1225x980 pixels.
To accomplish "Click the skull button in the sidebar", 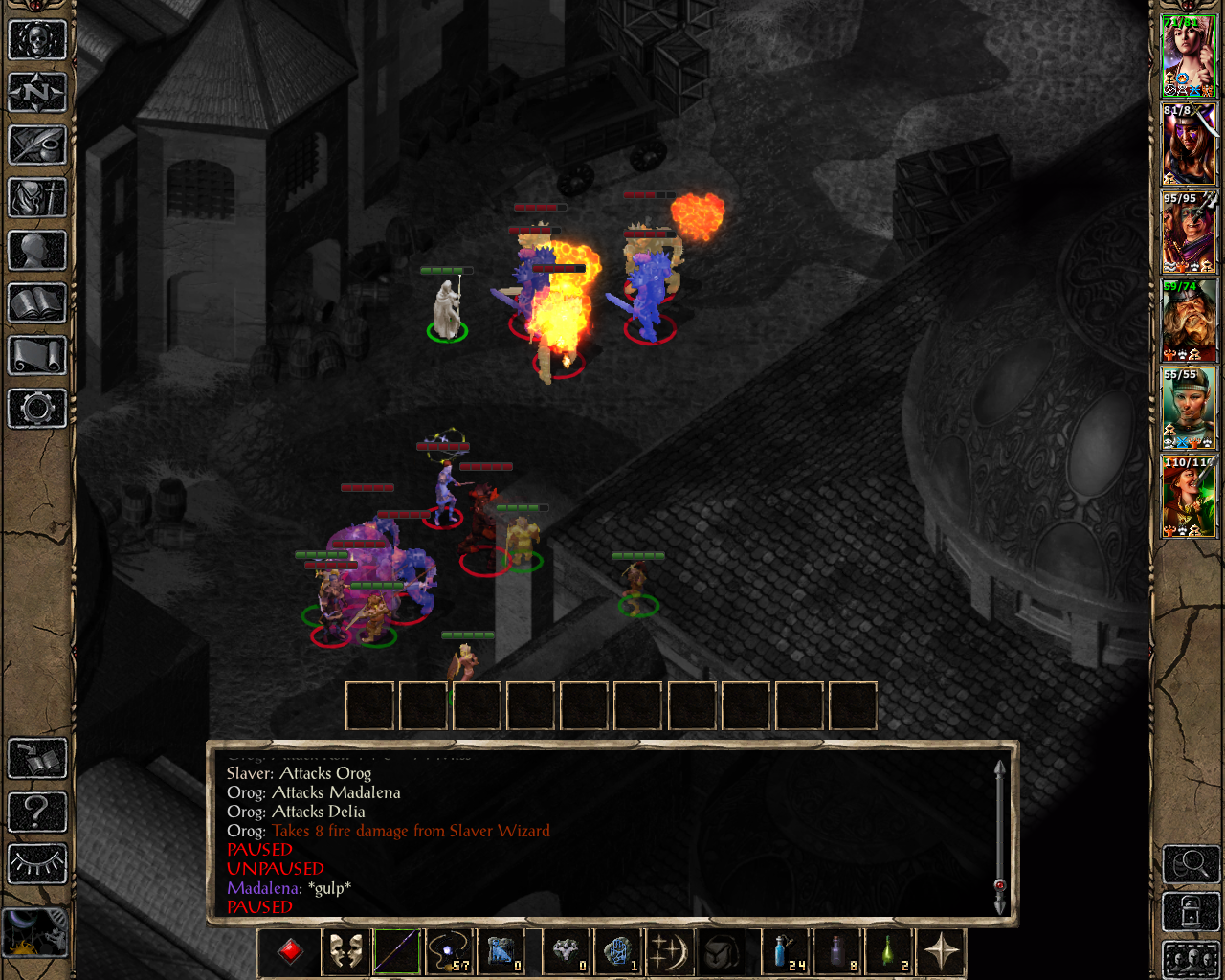I will (x=37, y=40).
